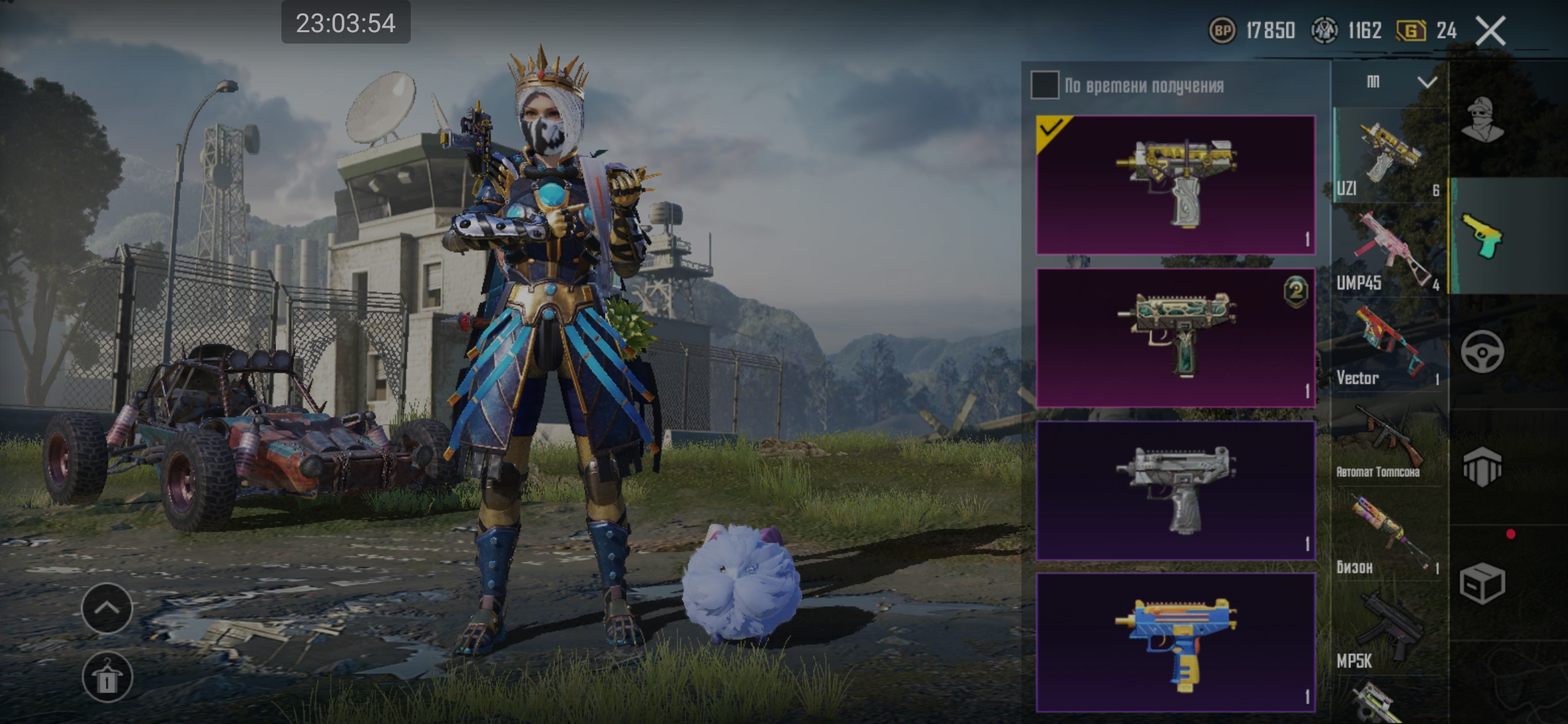Open the character outfit category
The height and width of the screenshot is (724, 1568).
tap(1482, 121)
